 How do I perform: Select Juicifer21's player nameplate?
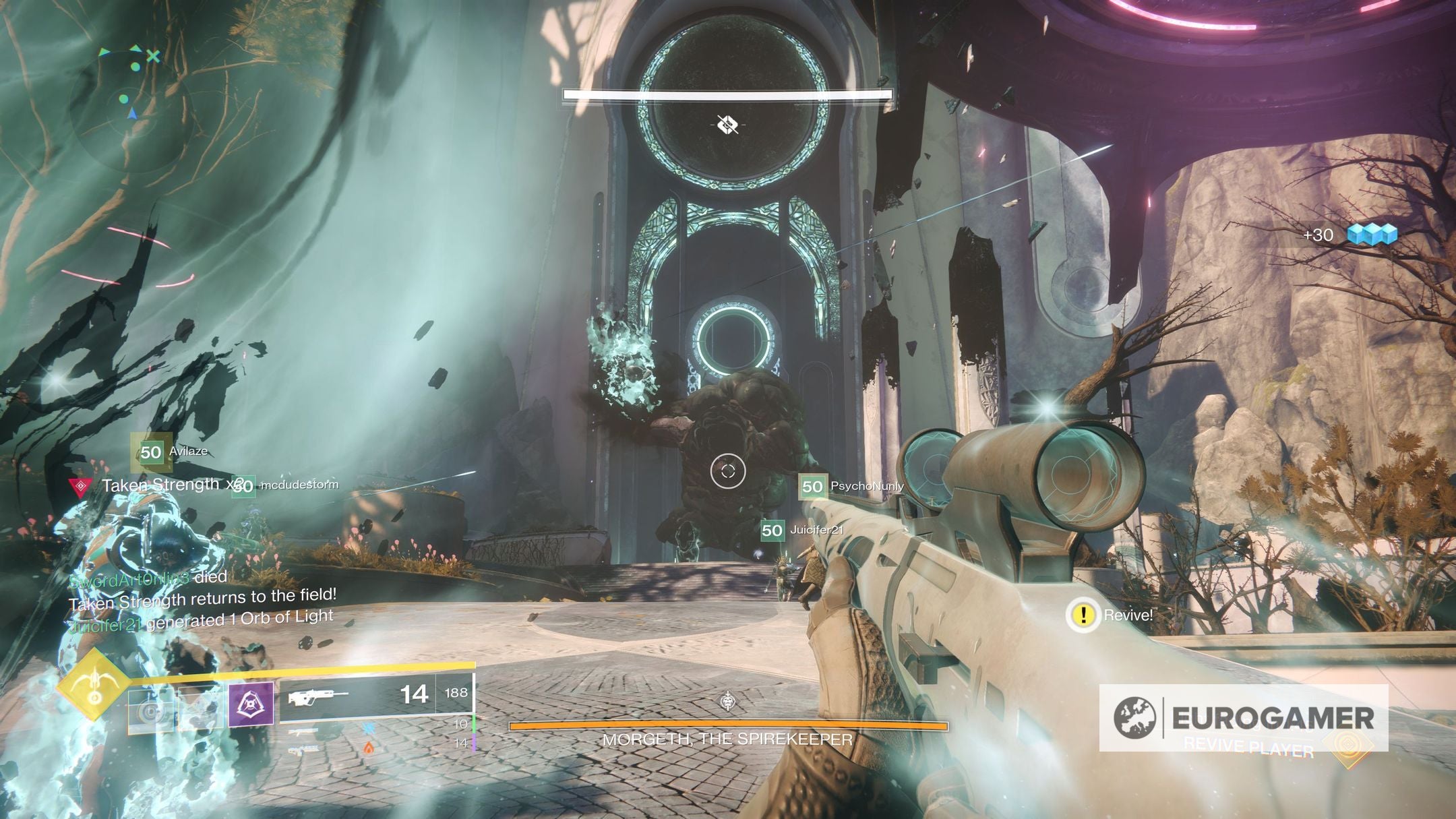801,530
